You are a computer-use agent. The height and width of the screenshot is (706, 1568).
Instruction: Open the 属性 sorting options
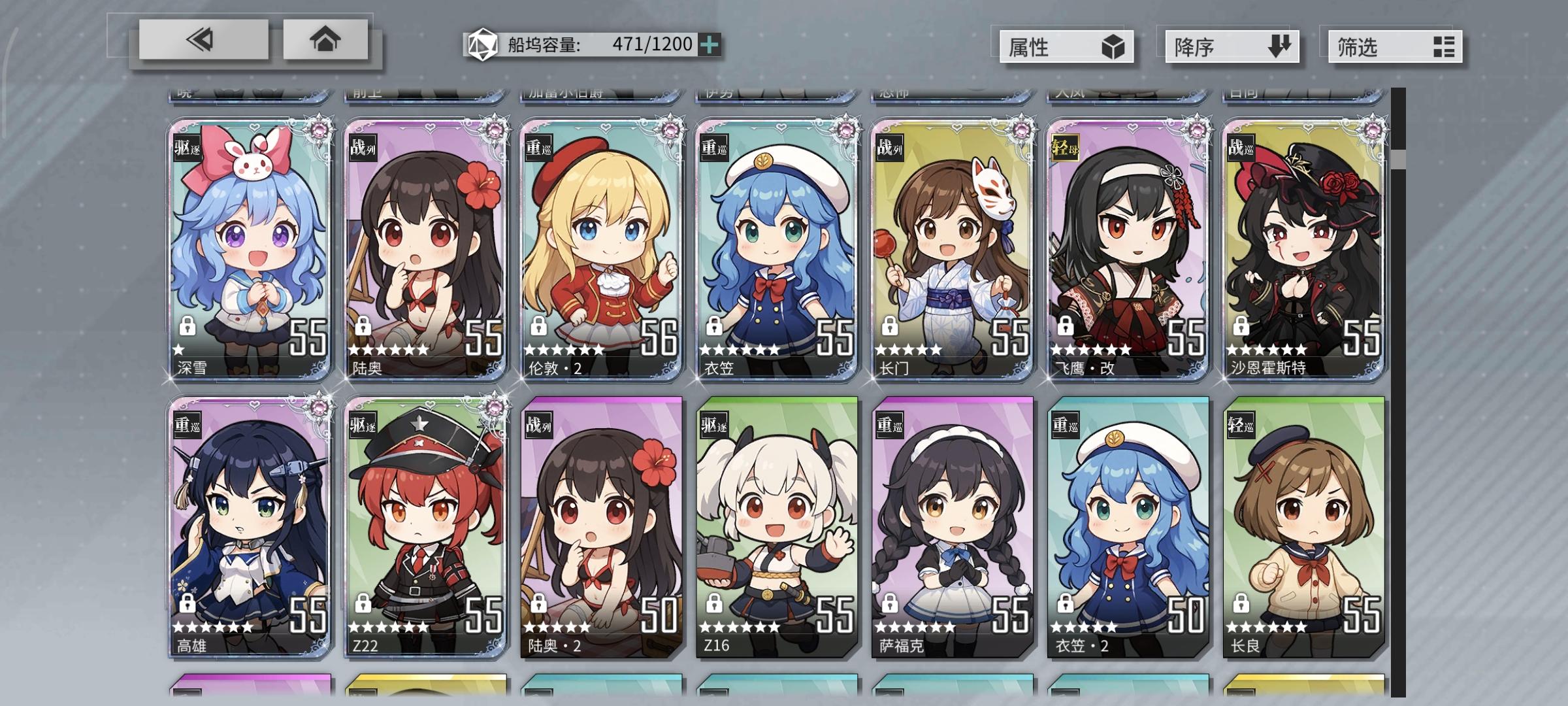tap(1068, 46)
